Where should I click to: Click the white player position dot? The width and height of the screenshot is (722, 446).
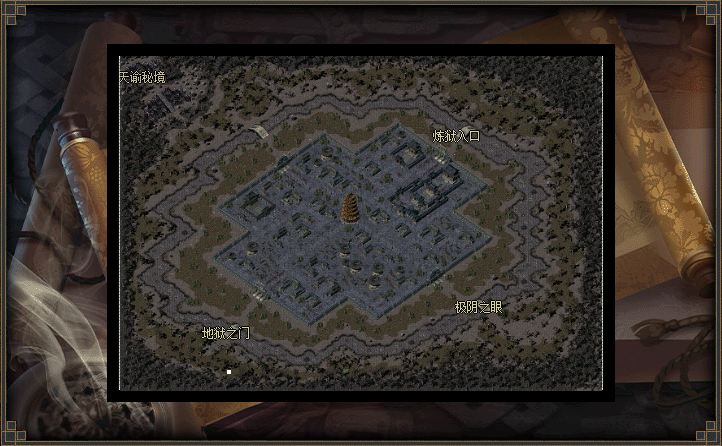pyautogui.click(x=228, y=372)
